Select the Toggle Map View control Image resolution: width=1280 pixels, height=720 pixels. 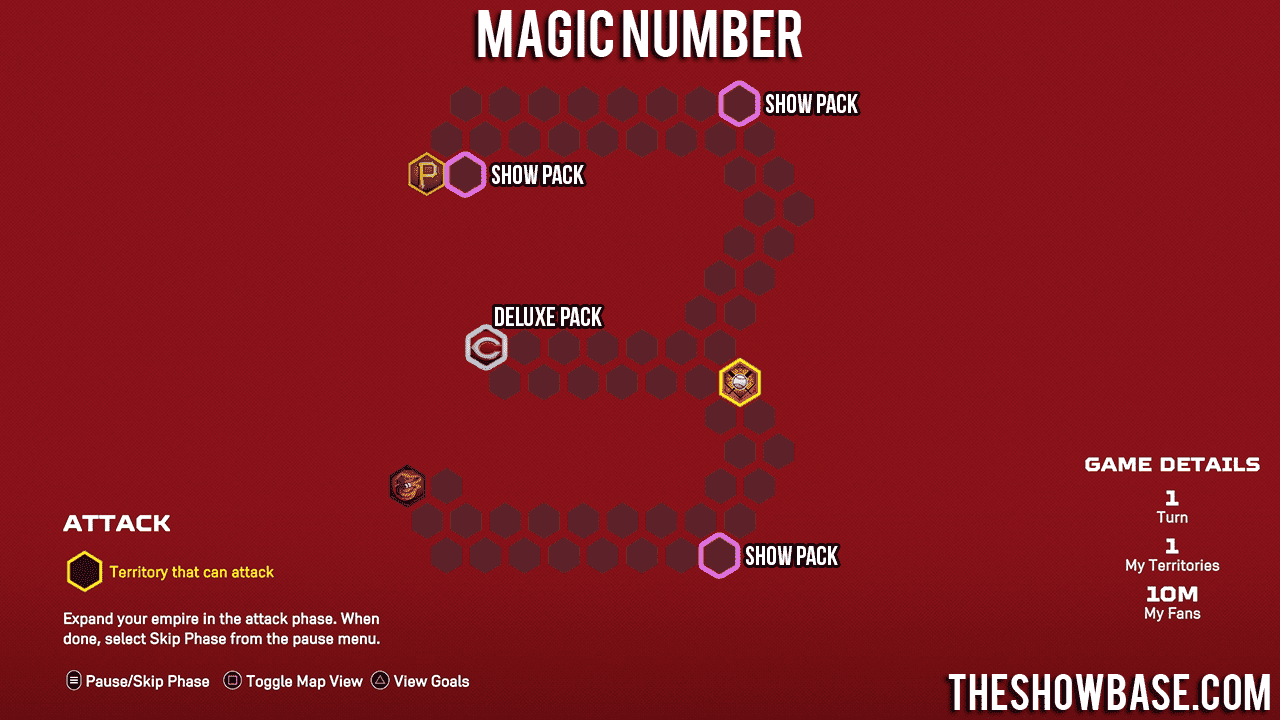(x=303, y=681)
